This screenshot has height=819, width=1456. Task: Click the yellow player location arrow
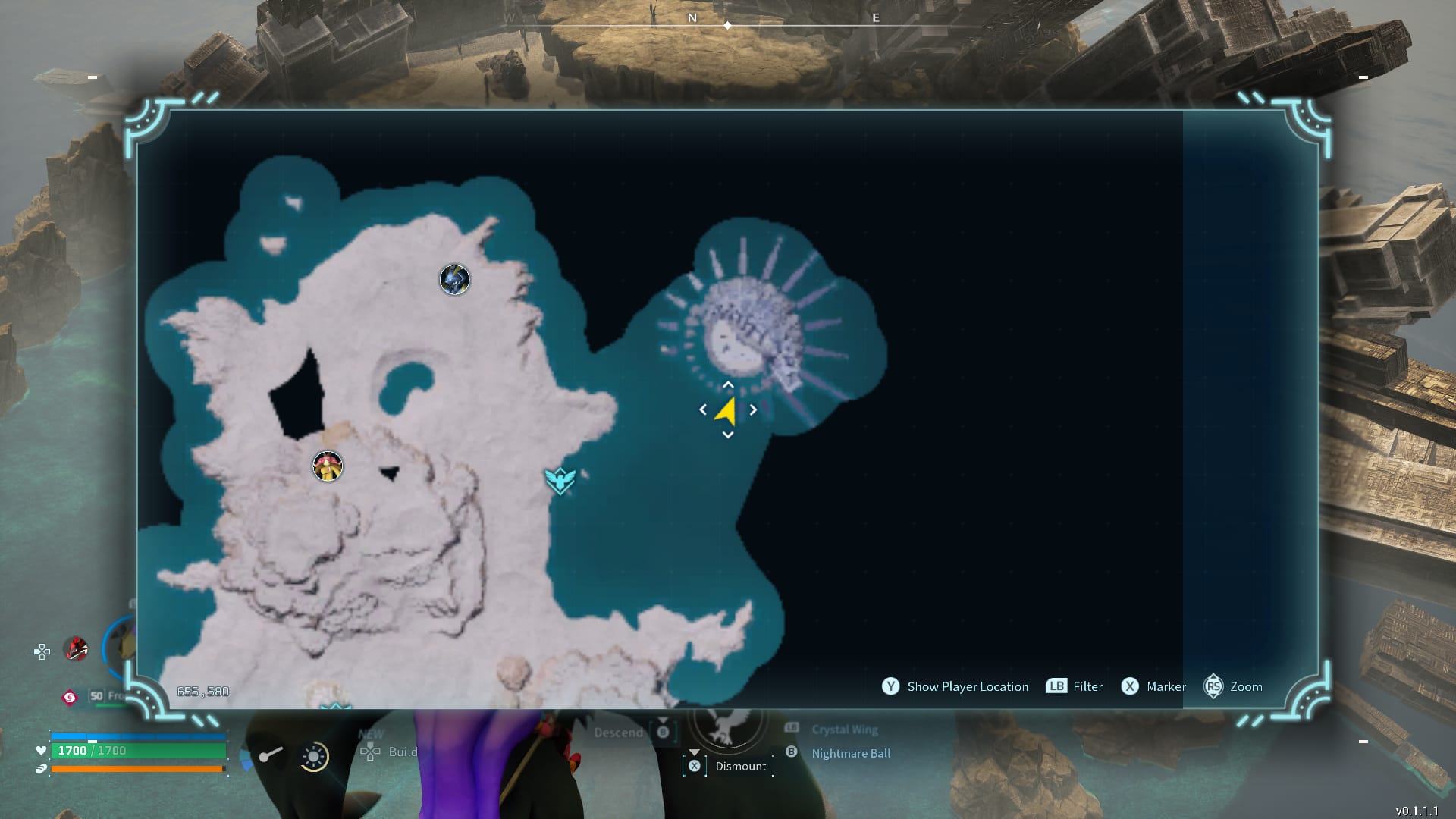(x=726, y=411)
